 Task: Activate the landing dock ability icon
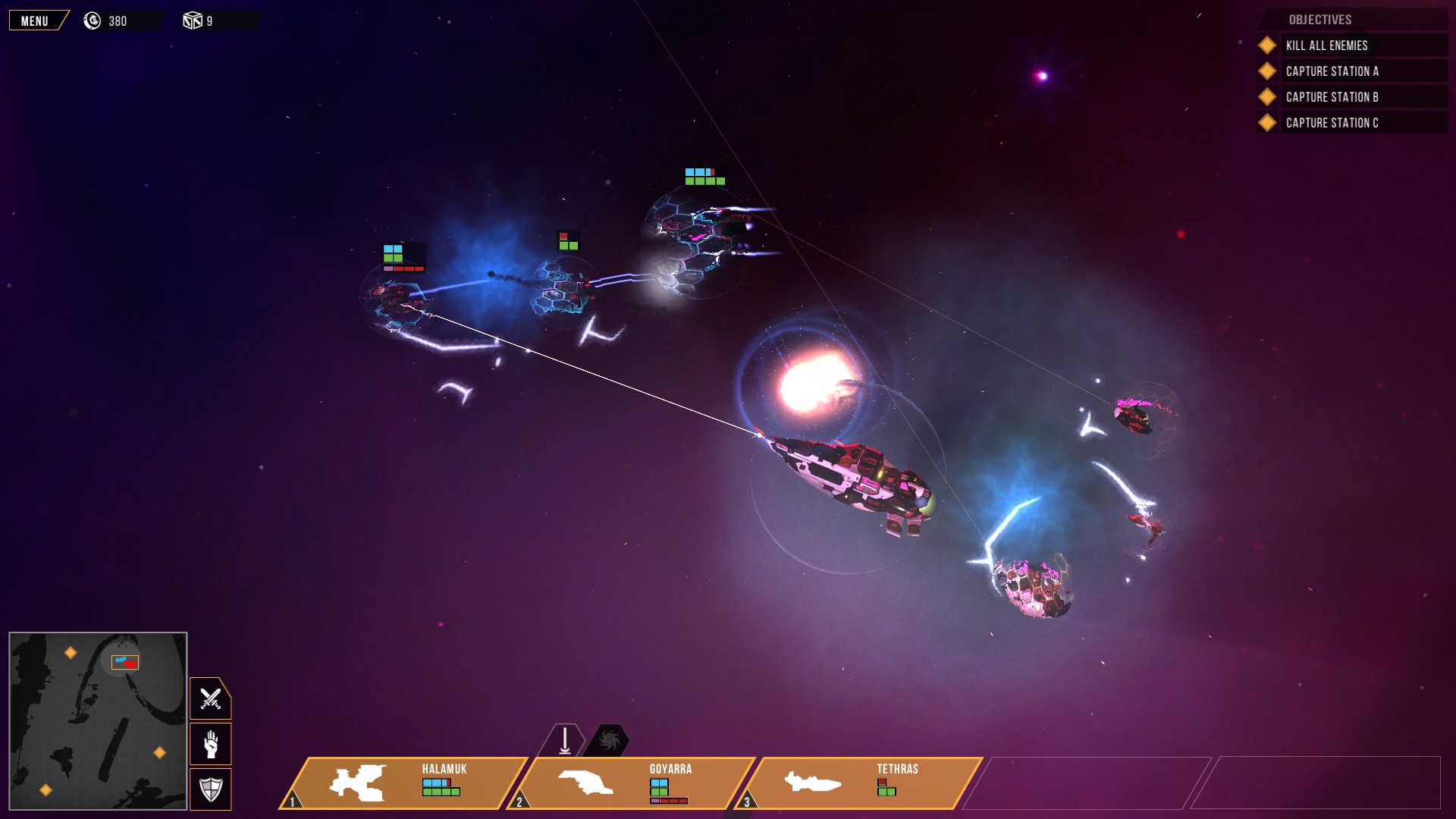(564, 739)
